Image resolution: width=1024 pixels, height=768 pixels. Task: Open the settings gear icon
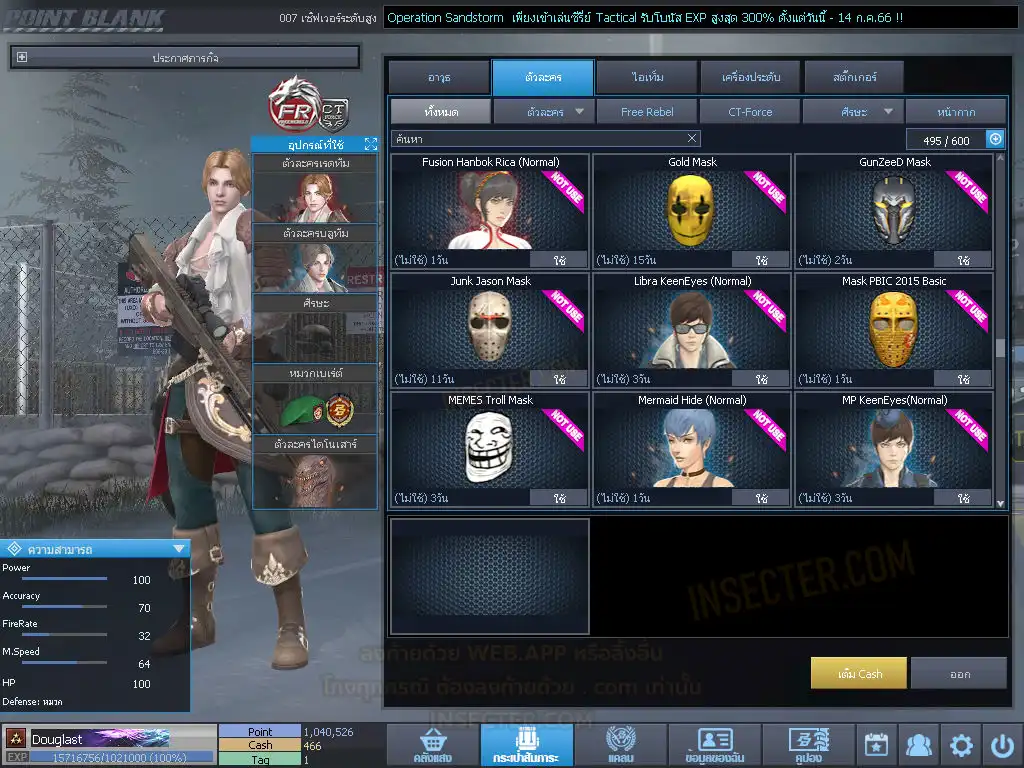961,745
